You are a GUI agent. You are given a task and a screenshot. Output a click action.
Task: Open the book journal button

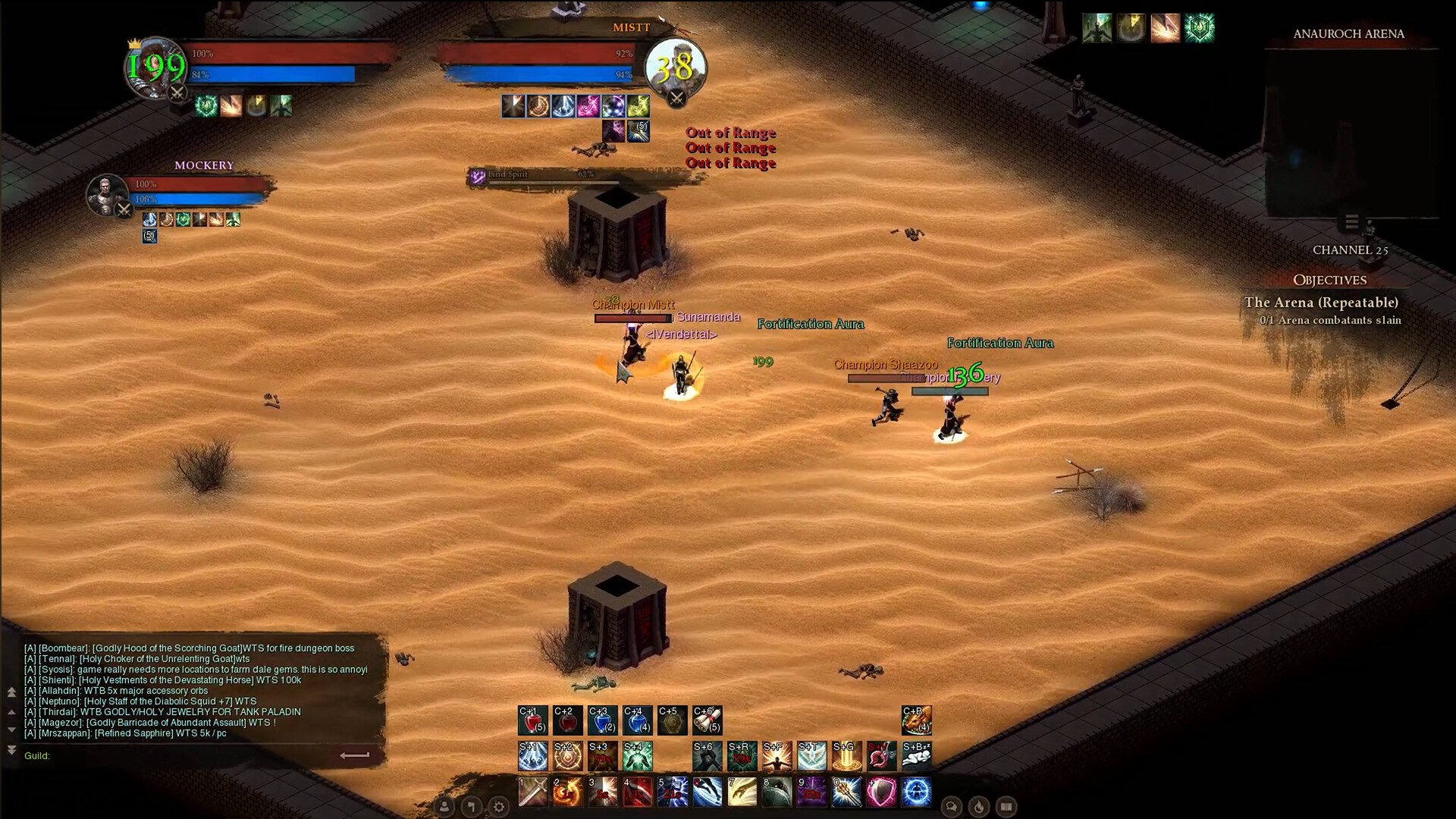1006,807
